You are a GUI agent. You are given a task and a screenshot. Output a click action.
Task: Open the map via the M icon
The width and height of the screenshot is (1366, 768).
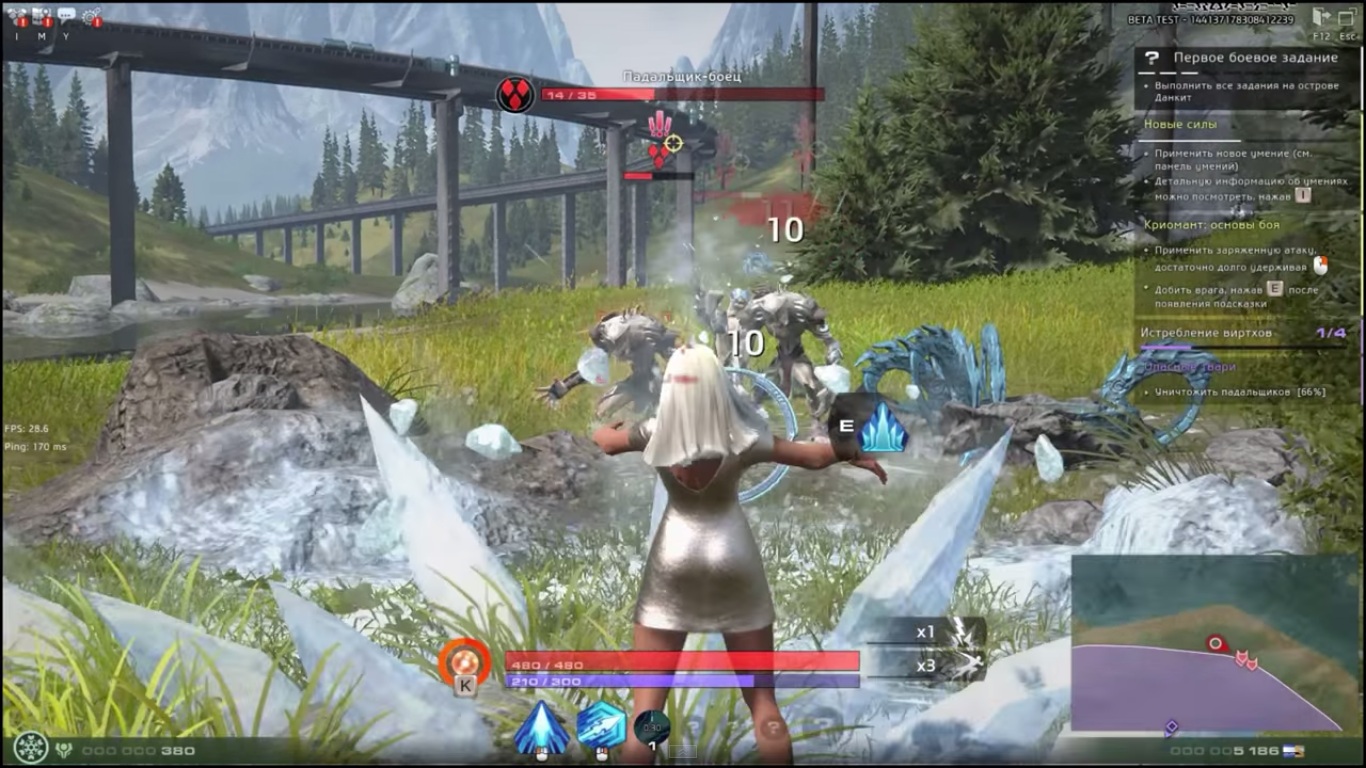pyautogui.click(x=42, y=16)
